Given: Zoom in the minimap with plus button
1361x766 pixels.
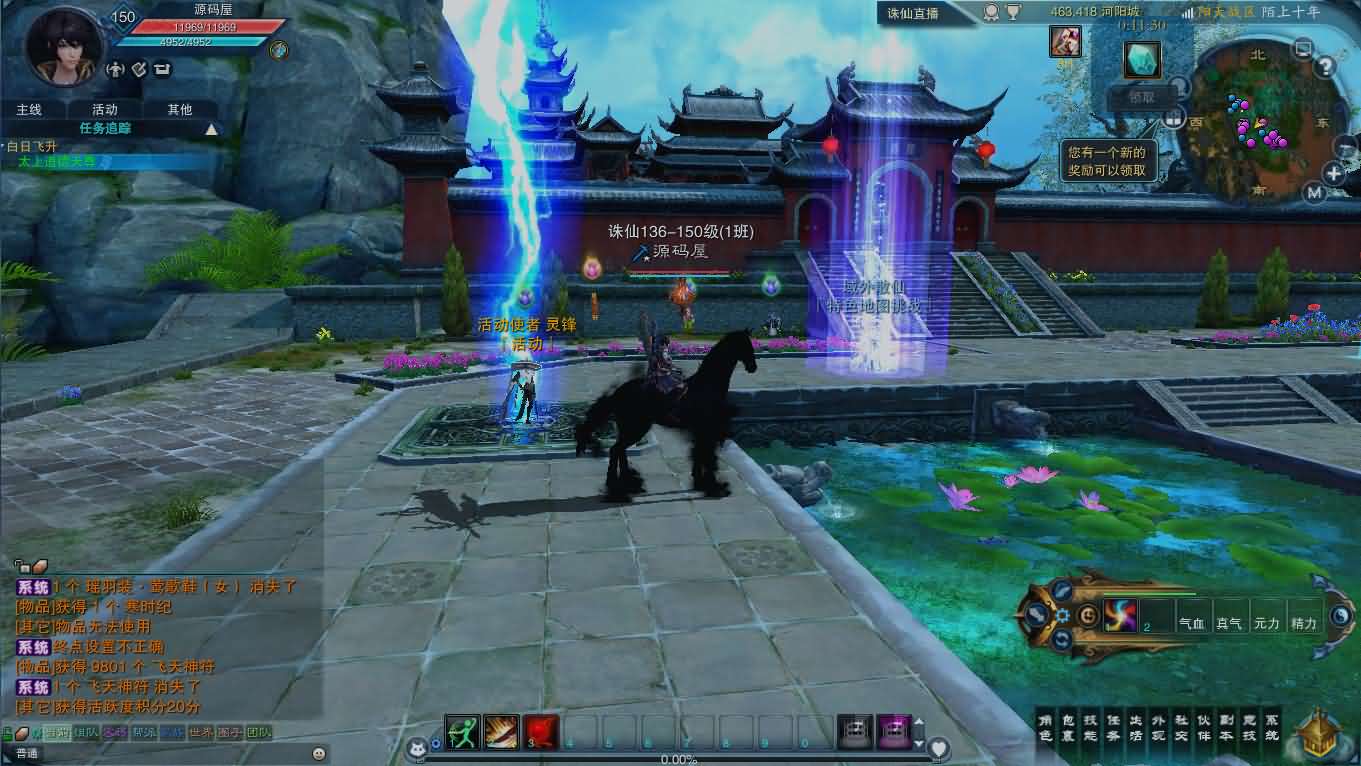Looking at the screenshot, I should click(x=1334, y=174).
